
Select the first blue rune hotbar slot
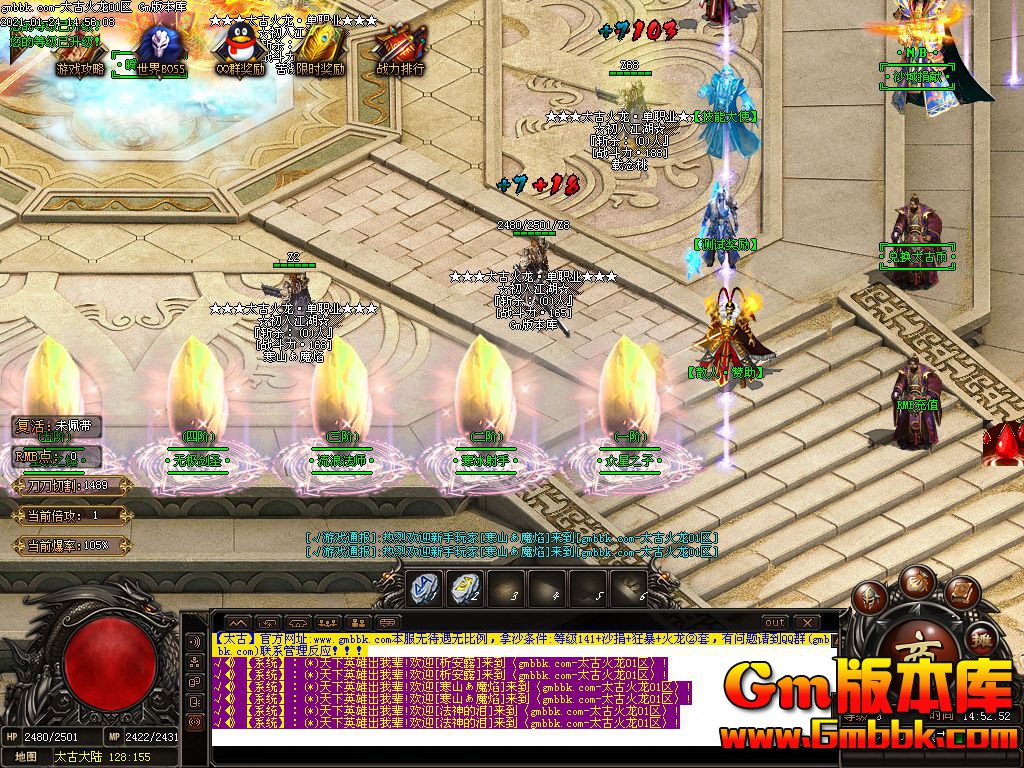click(426, 588)
